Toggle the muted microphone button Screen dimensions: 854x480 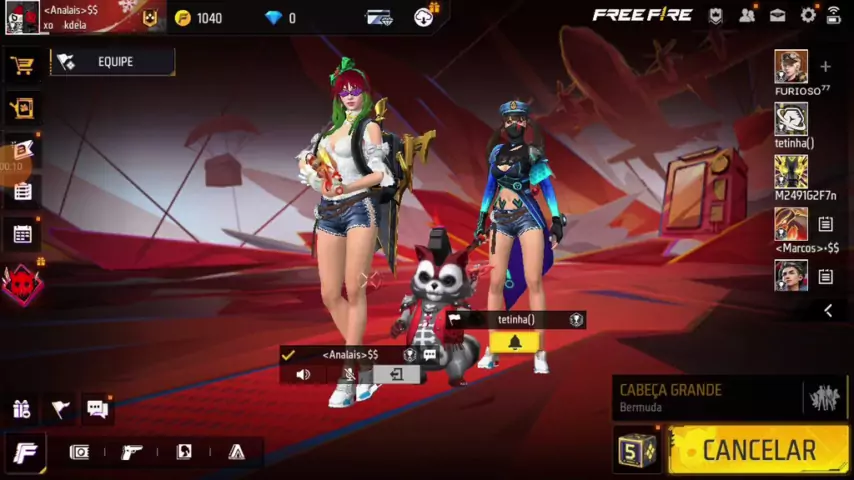tap(349, 375)
